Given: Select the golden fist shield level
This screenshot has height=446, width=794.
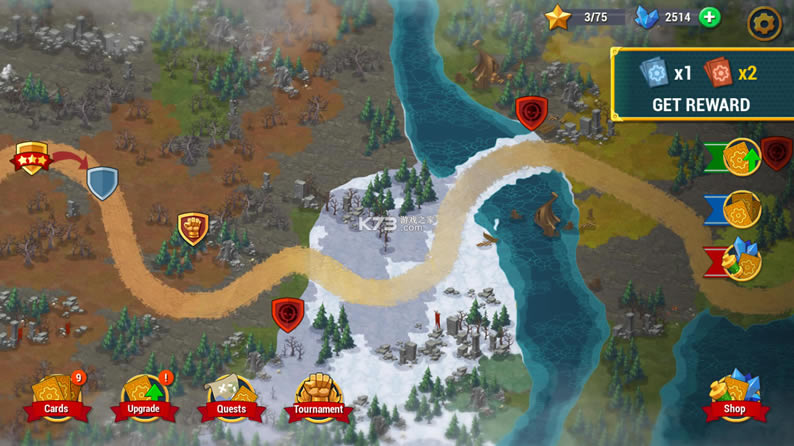Looking at the screenshot, I should point(193,228).
